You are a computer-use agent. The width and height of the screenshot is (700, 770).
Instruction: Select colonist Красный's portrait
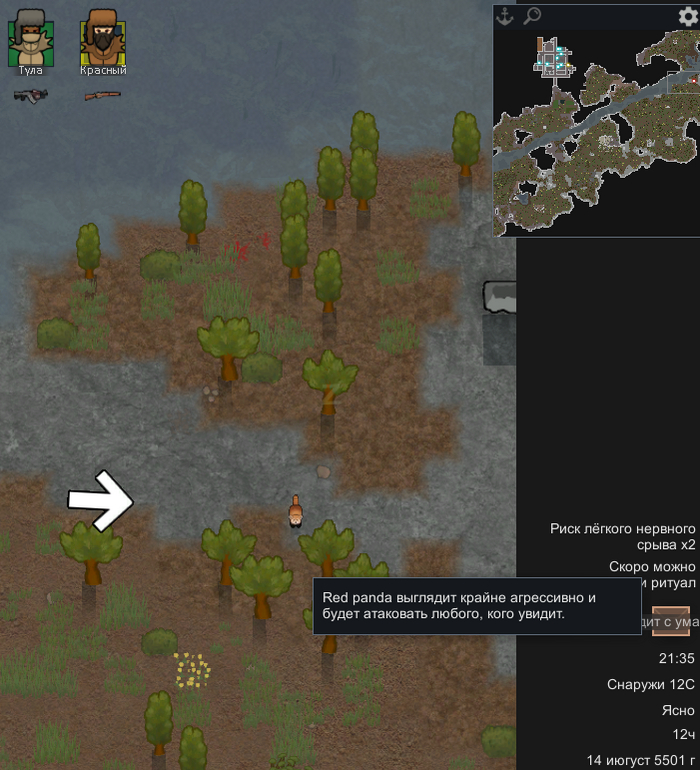[x=102, y=38]
